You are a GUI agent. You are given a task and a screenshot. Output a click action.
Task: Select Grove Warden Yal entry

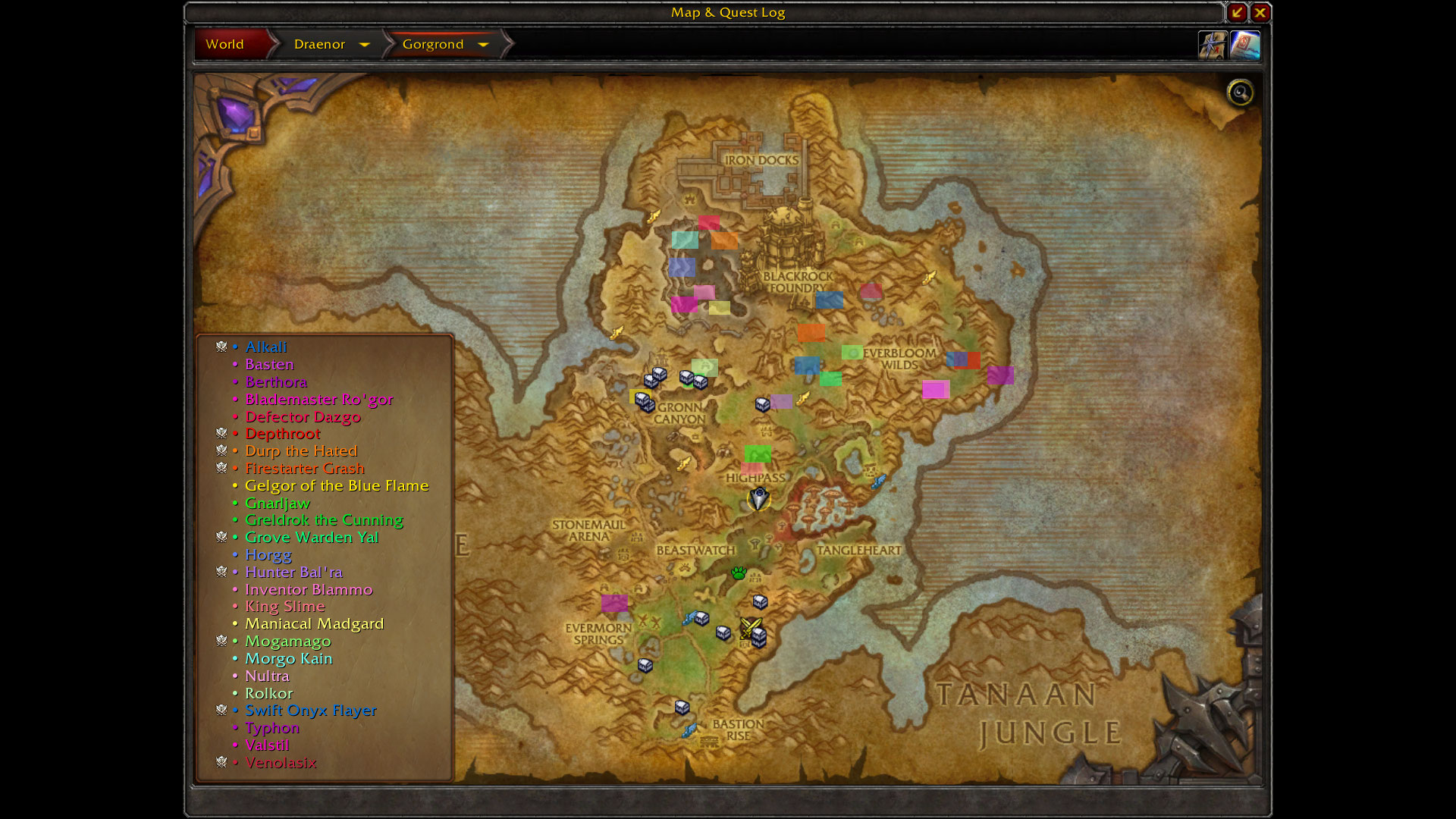311,537
